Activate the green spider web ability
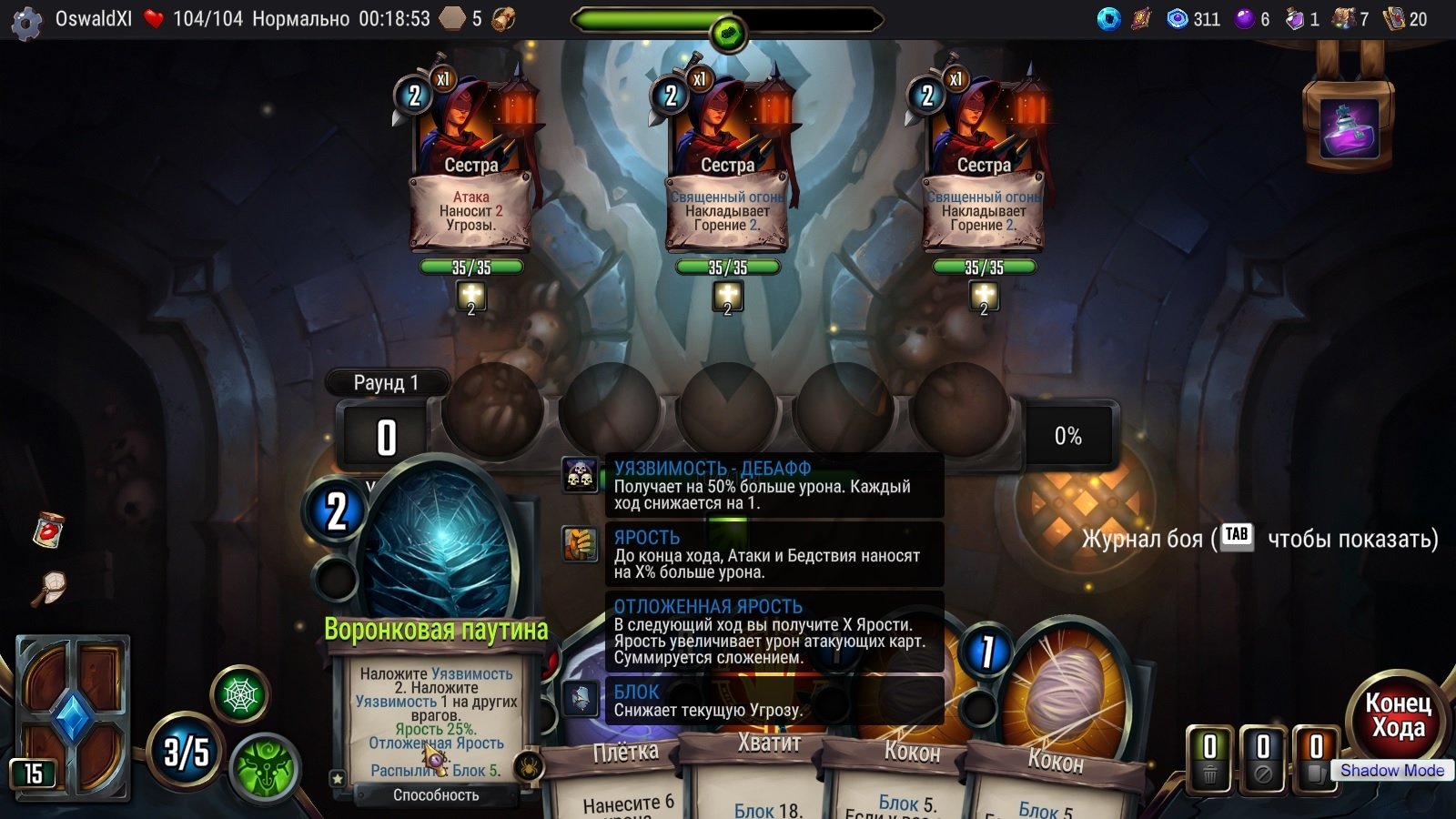Viewport: 1456px width, 819px height. coord(241,696)
